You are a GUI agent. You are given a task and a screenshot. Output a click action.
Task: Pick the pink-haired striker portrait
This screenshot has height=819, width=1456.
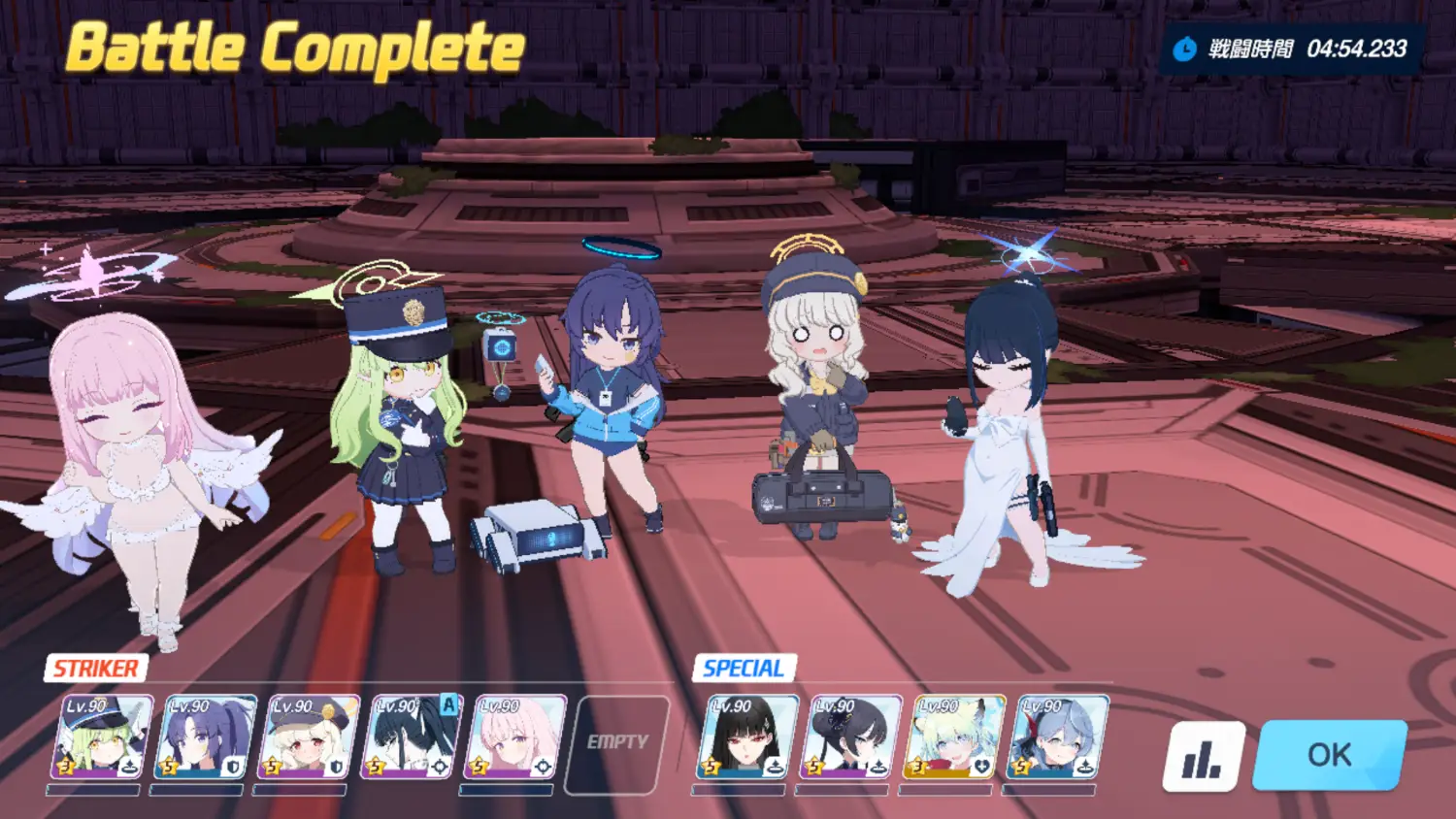514,737
